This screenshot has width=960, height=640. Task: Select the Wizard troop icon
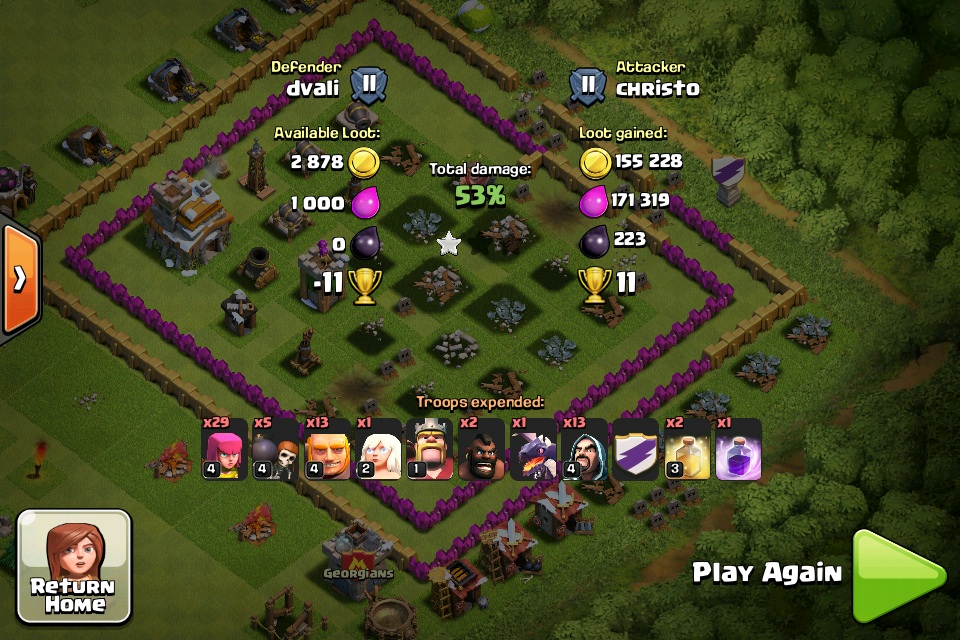point(584,449)
